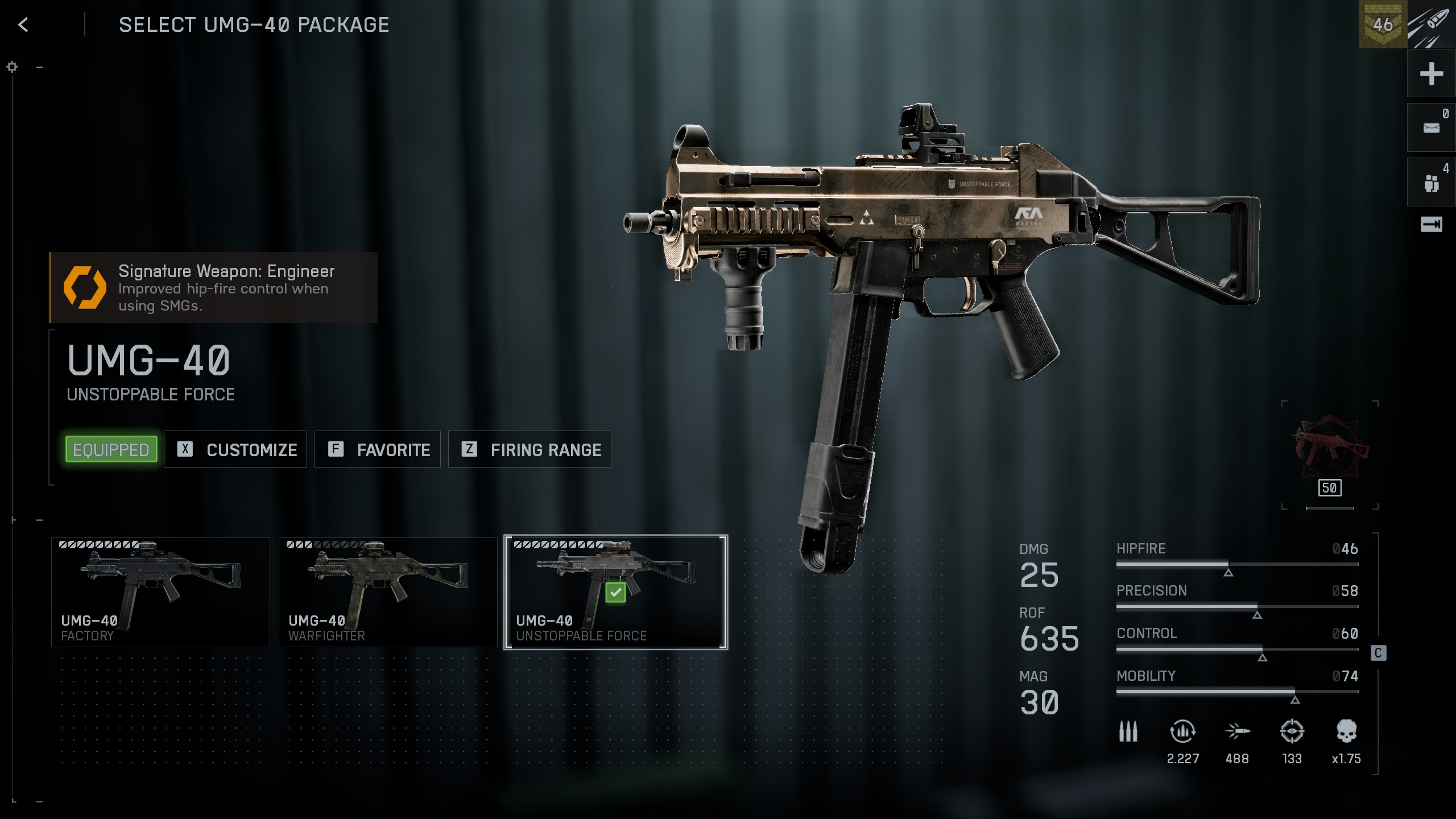
Task: Mark this package as Favorite
Action: (x=378, y=449)
